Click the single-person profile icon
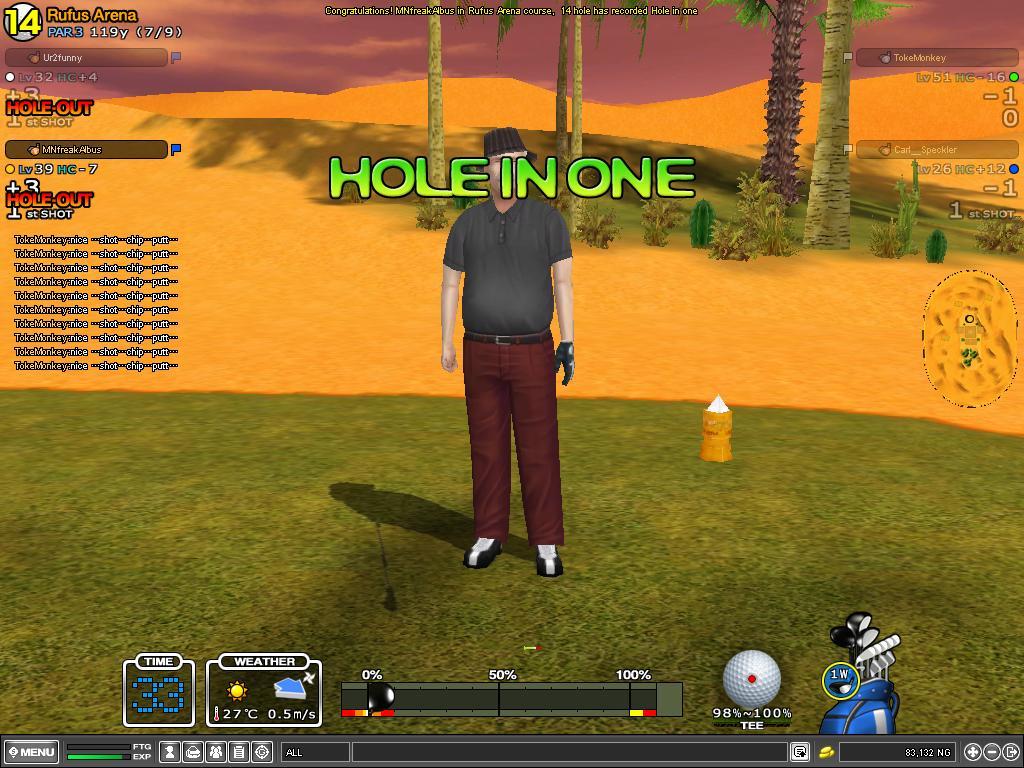The image size is (1024, 768). click(x=171, y=752)
